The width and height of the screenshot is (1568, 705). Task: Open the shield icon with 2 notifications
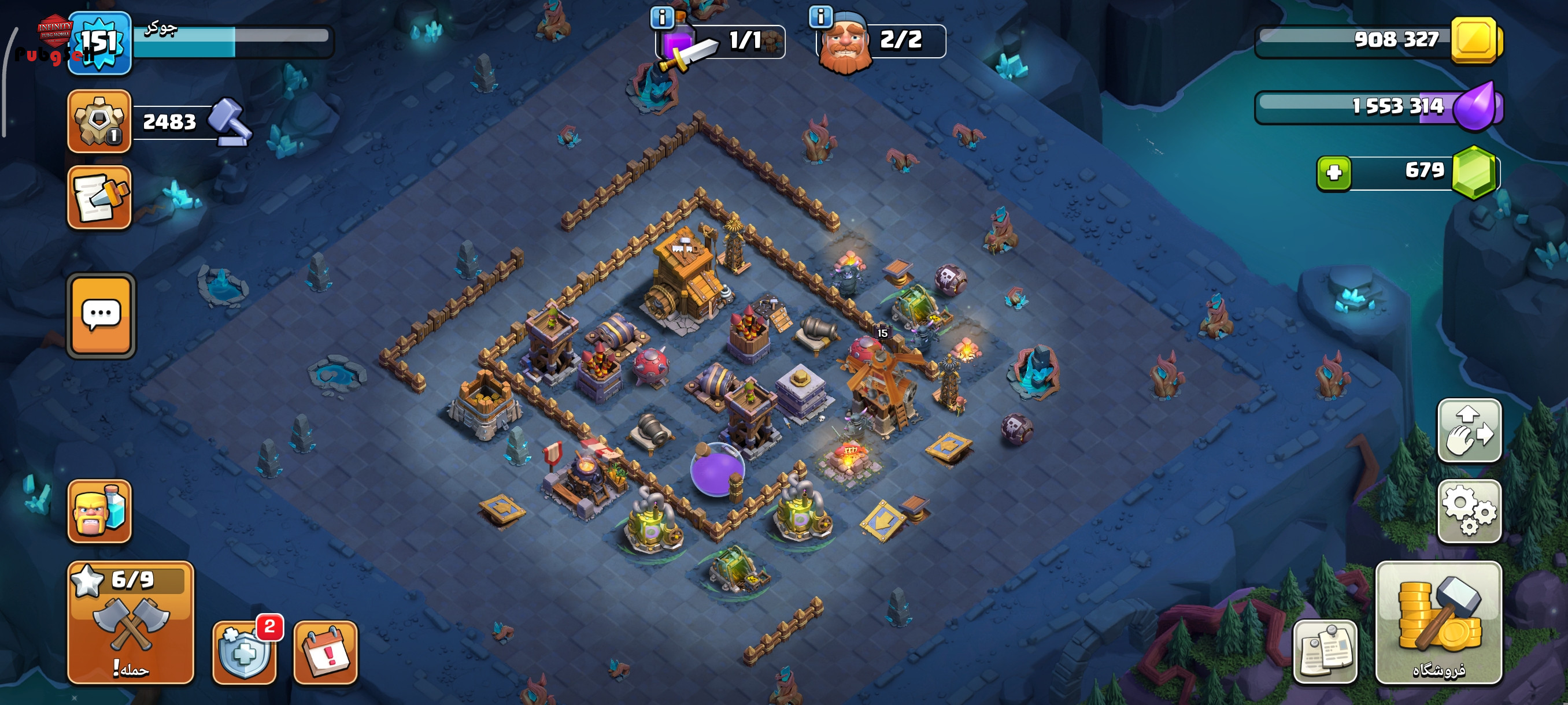pos(243,652)
